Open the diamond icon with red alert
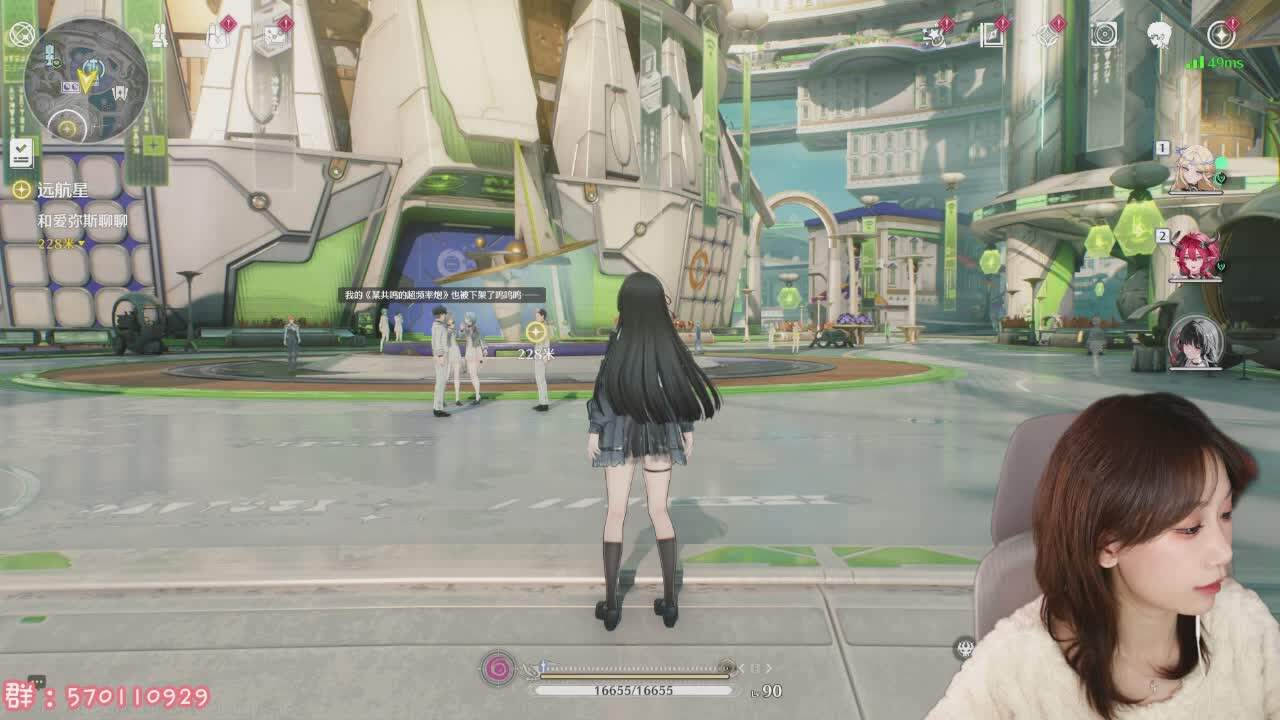The height and width of the screenshot is (720, 1280). tap(1047, 36)
